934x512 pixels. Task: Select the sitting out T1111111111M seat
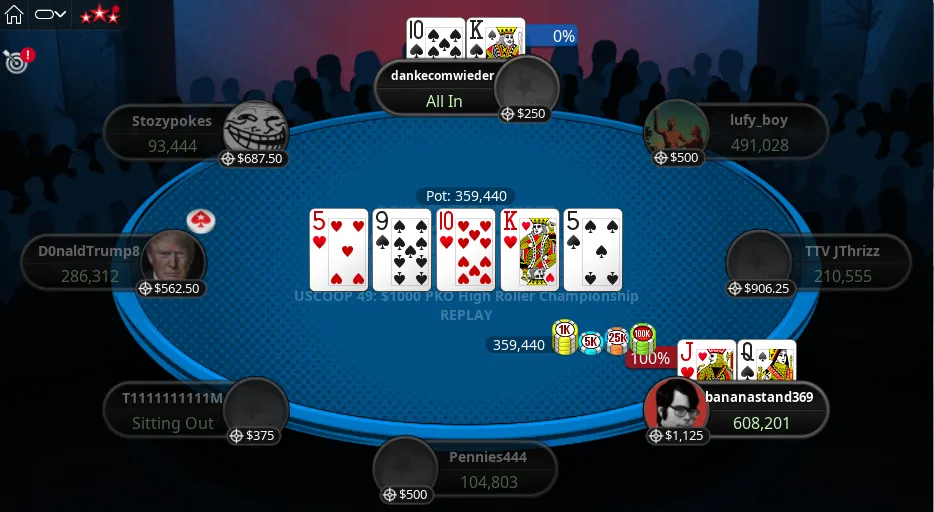coord(172,411)
